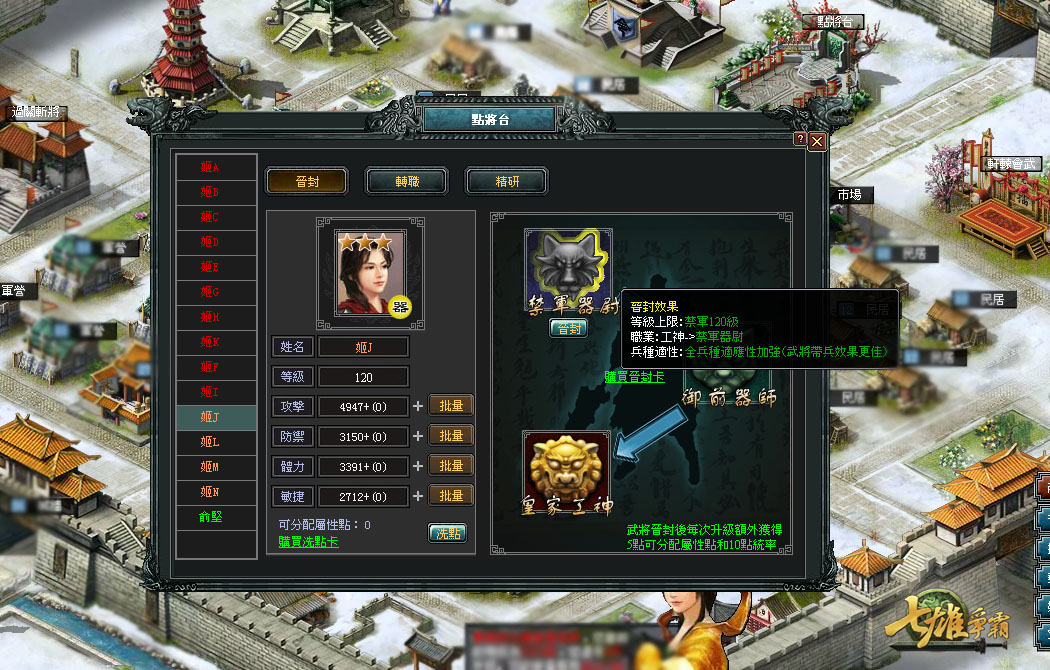This screenshot has width=1050, height=670.
Task: Click the 晉封 button under 禁軍器尉
Action: [568, 328]
